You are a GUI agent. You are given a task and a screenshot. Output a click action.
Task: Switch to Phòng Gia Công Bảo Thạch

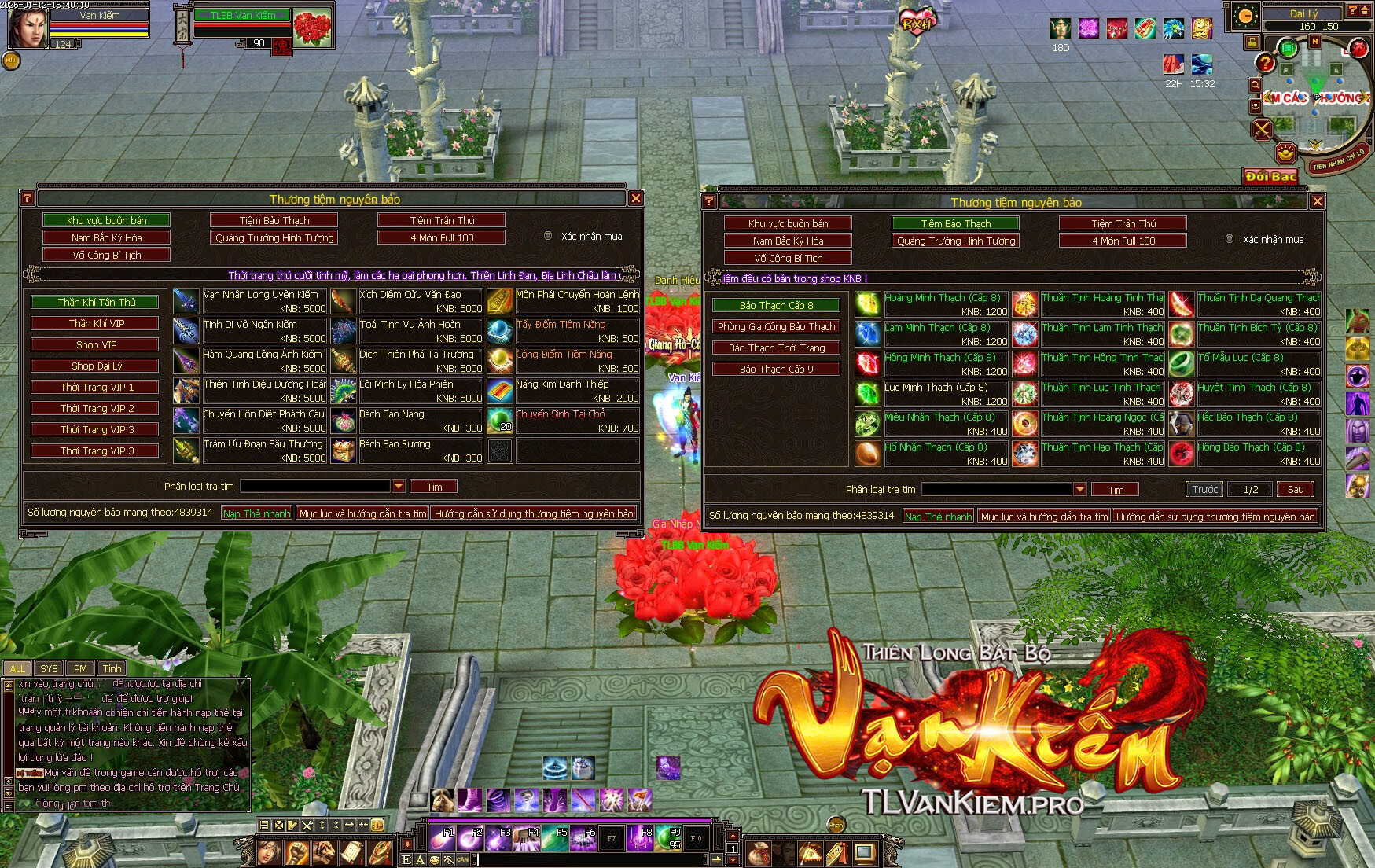(x=776, y=326)
